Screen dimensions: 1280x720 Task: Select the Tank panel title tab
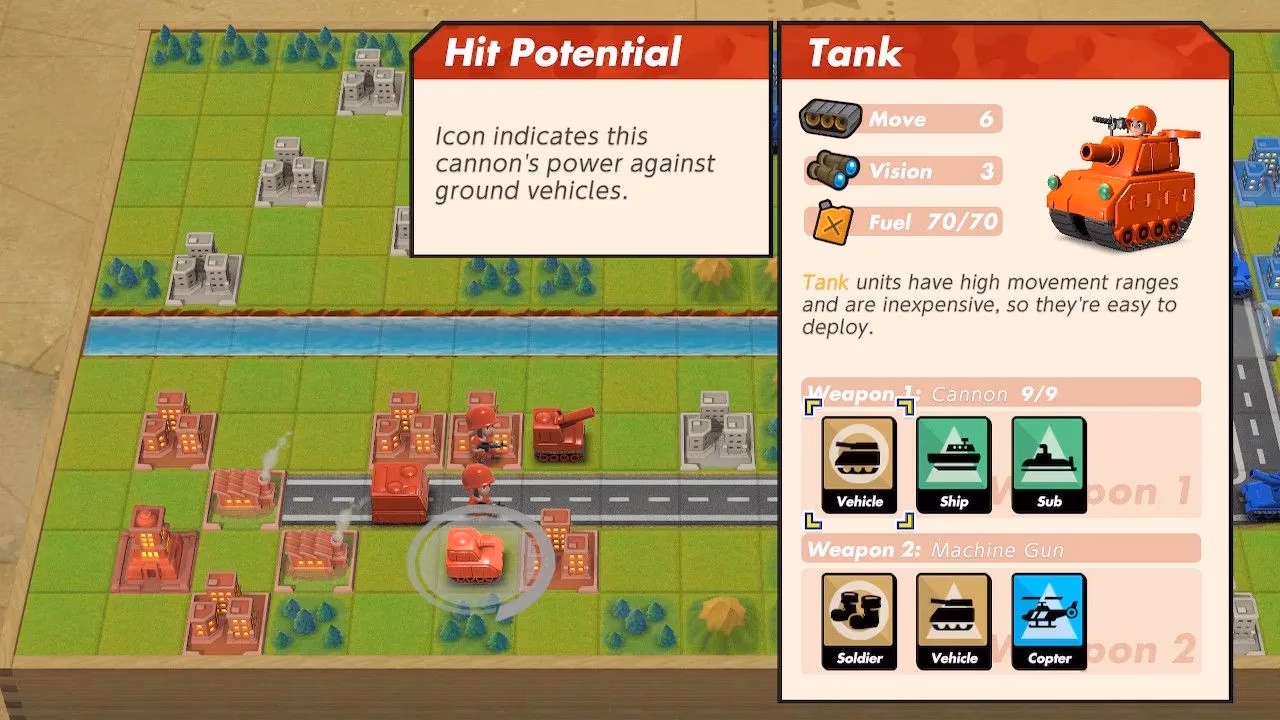point(855,52)
